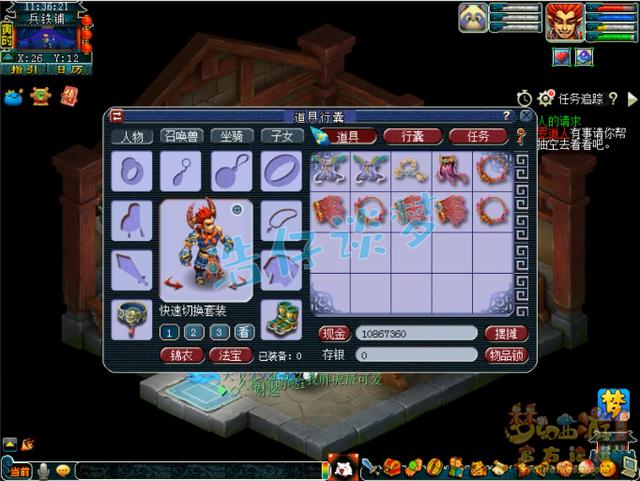Switch to the 人物 character tab
Viewport: 640px width, 481px height.
point(132,137)
